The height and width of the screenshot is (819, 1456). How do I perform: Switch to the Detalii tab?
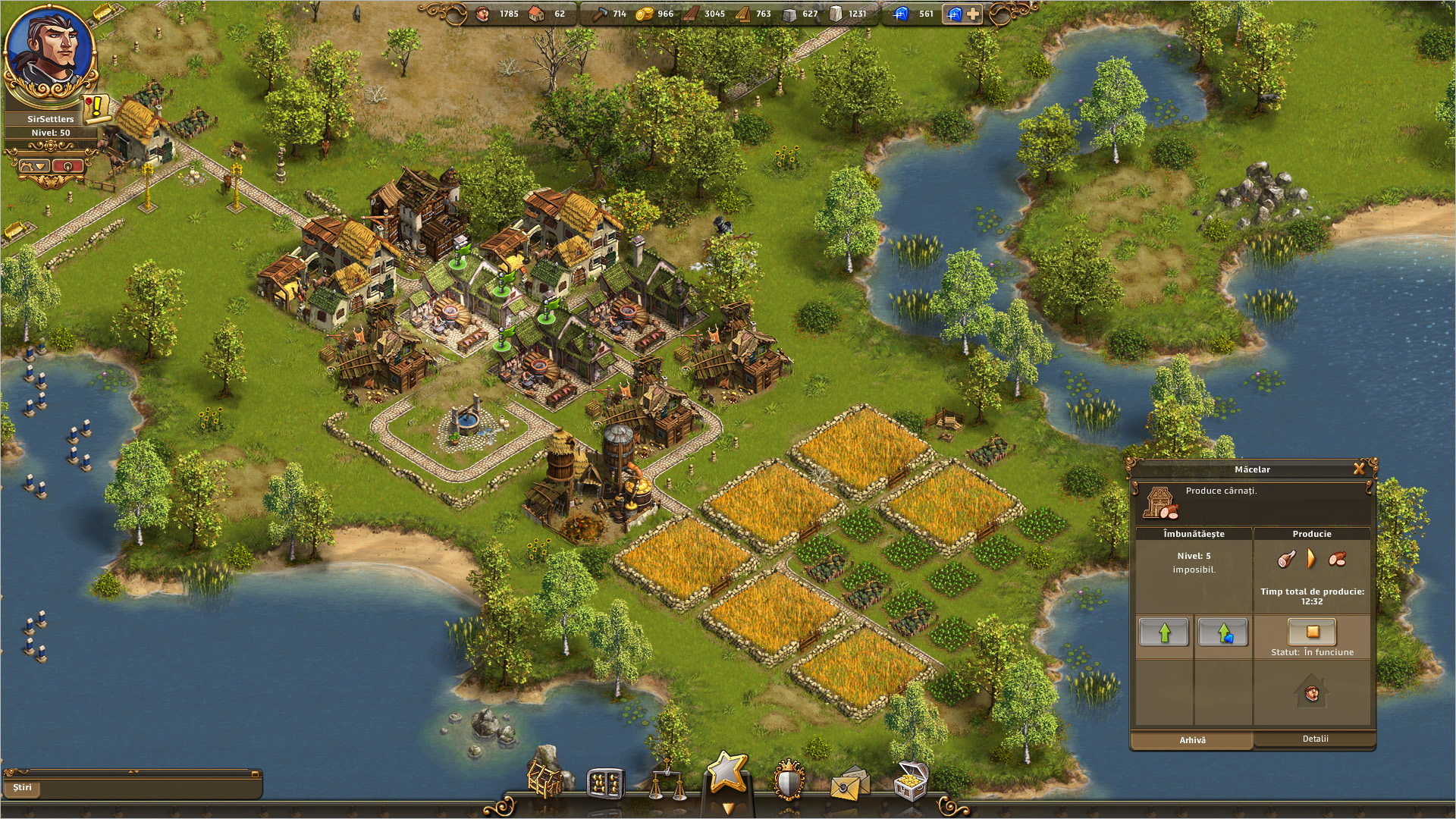tap(1315, 739)
